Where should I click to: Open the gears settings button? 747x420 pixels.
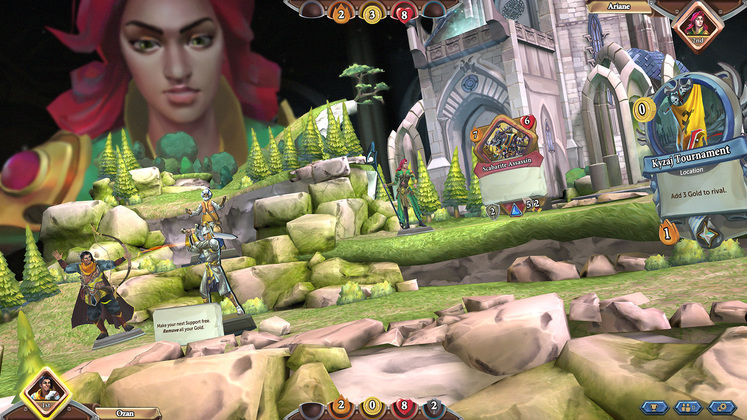[x=720, y=407]
